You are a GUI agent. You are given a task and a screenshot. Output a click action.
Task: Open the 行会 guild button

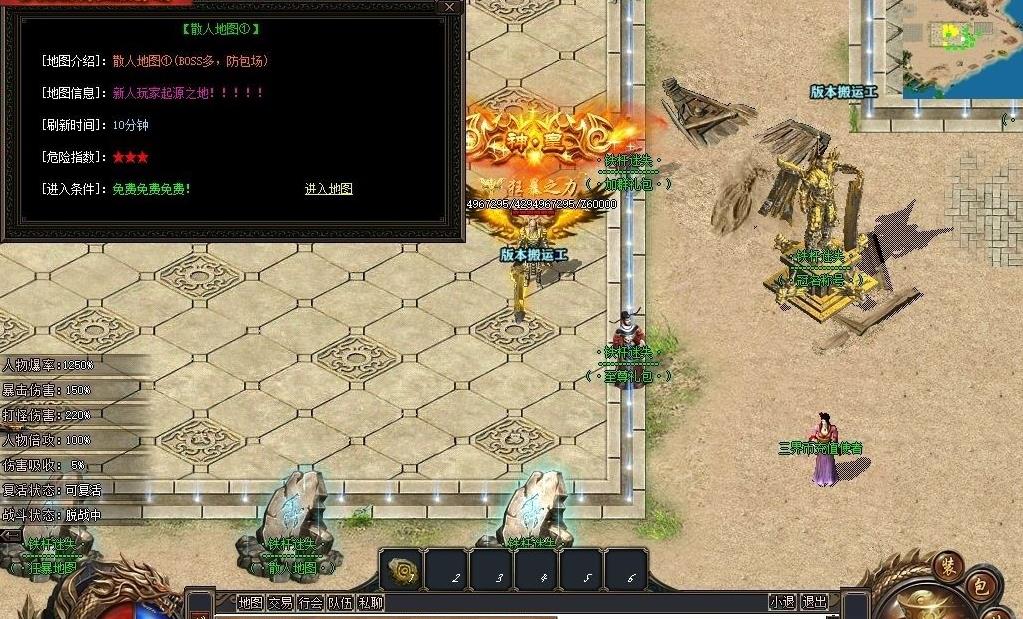311,602
